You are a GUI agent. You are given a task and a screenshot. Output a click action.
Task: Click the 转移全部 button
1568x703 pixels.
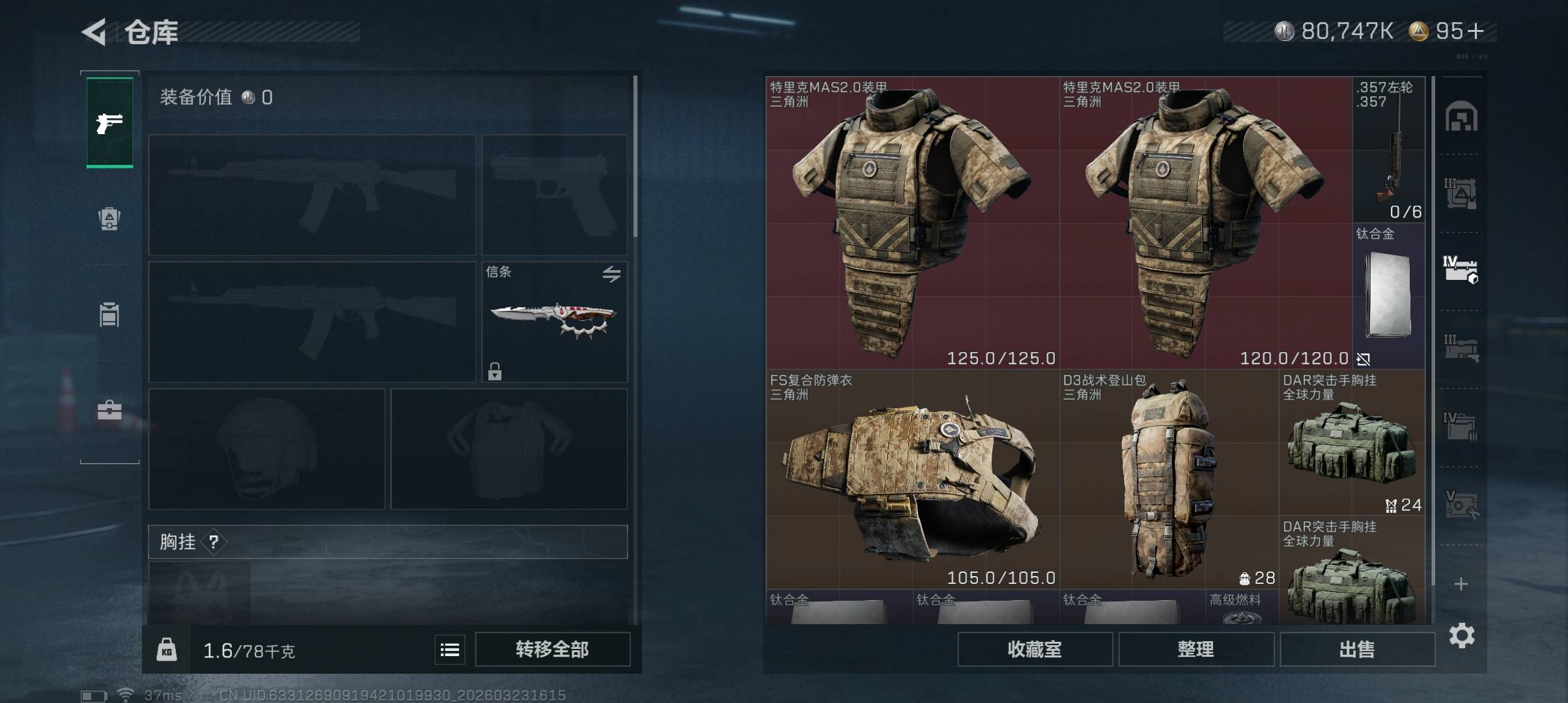coord(552,649)
